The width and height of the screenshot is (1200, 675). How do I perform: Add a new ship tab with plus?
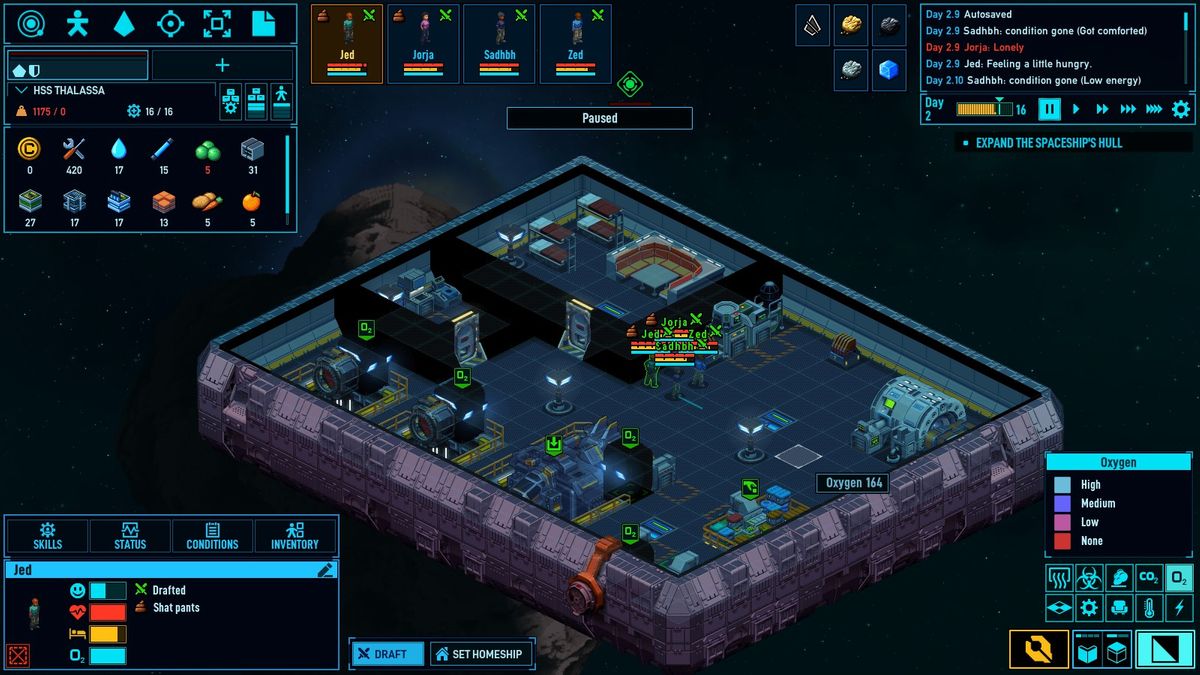coord(222,65)
